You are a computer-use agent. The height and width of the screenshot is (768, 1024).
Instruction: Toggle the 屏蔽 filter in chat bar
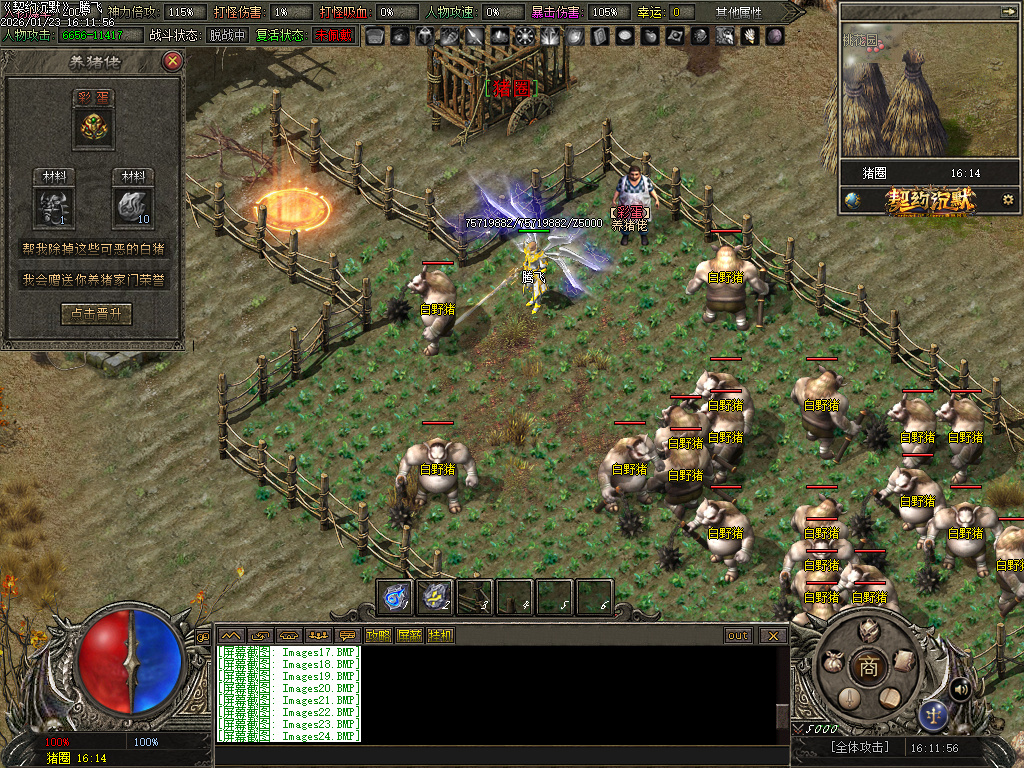[x=409, y=635]
